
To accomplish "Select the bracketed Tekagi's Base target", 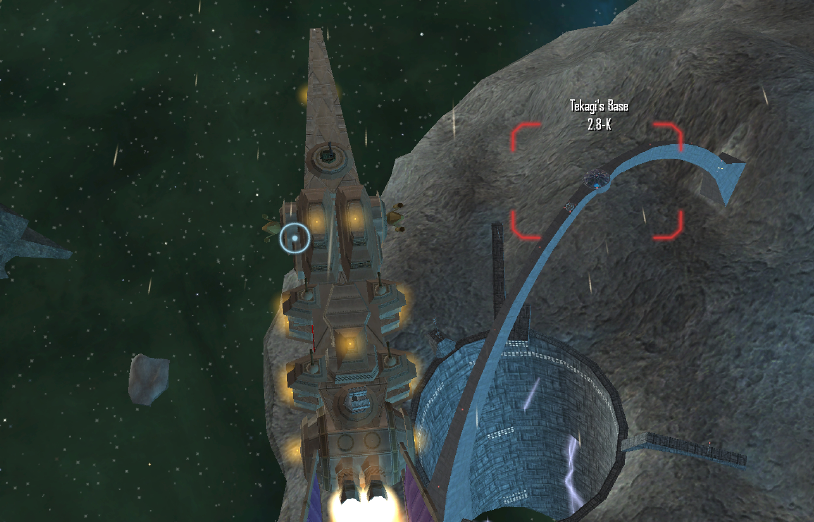I will click(597, 180).
